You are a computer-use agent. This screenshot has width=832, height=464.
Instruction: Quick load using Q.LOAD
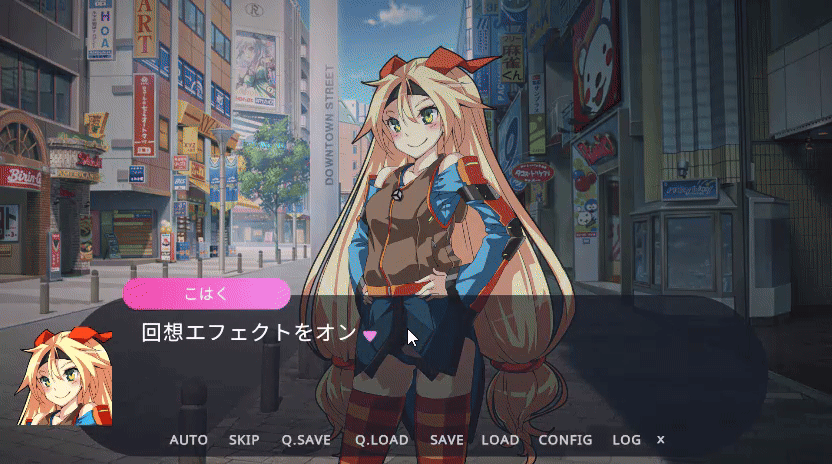380,440
